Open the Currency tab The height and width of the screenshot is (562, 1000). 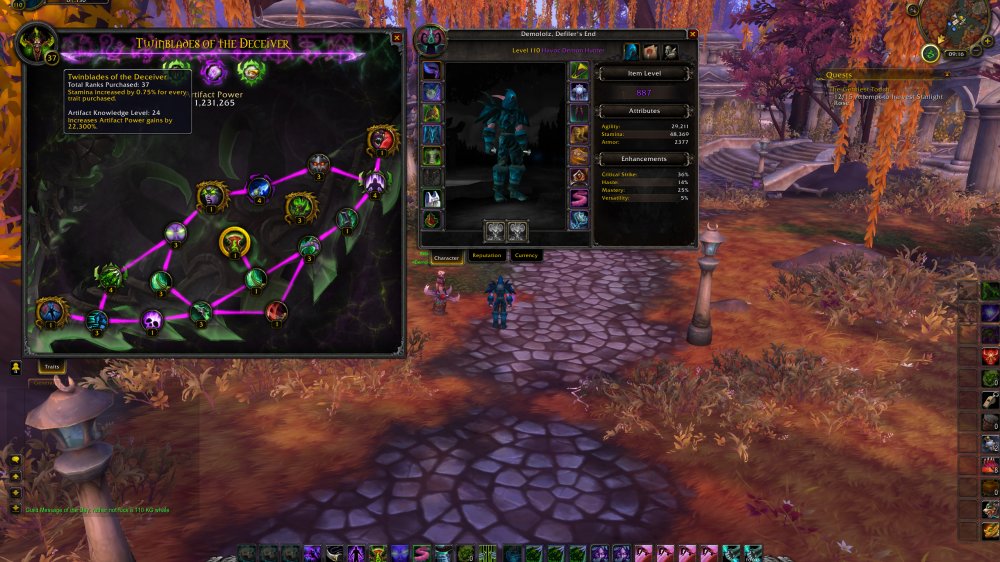click(526, 256)
